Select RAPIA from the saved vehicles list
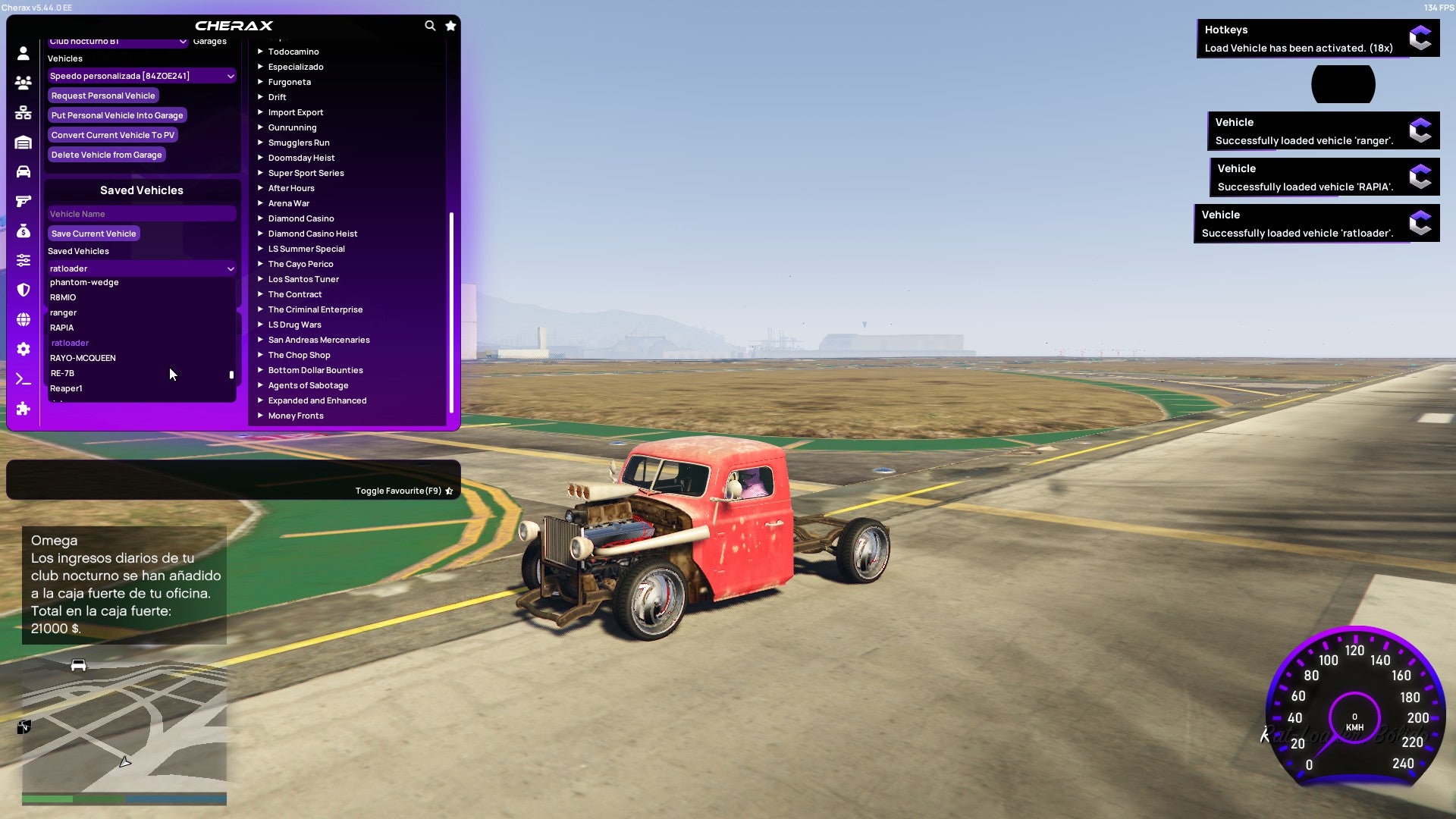The height and width of the screenshot is (819, 1456). (x=61, y=327)
